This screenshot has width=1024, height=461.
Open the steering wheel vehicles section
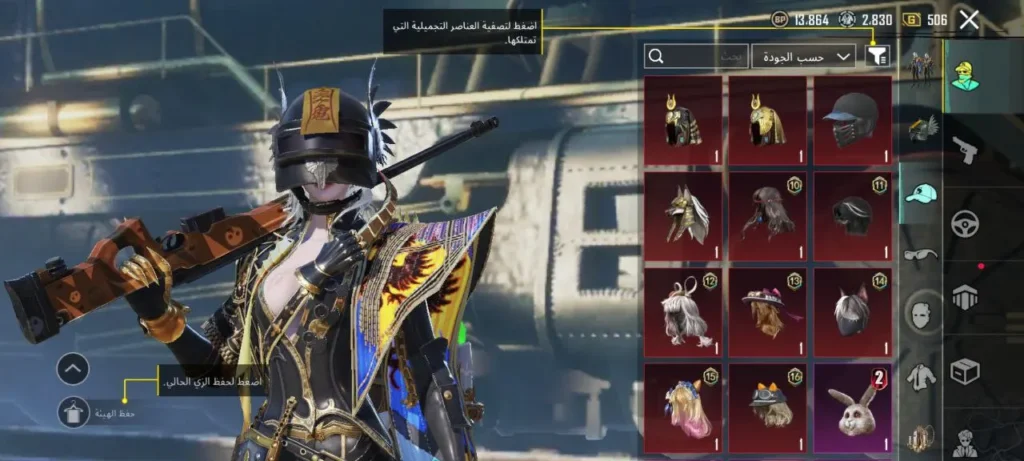(965, 222)
